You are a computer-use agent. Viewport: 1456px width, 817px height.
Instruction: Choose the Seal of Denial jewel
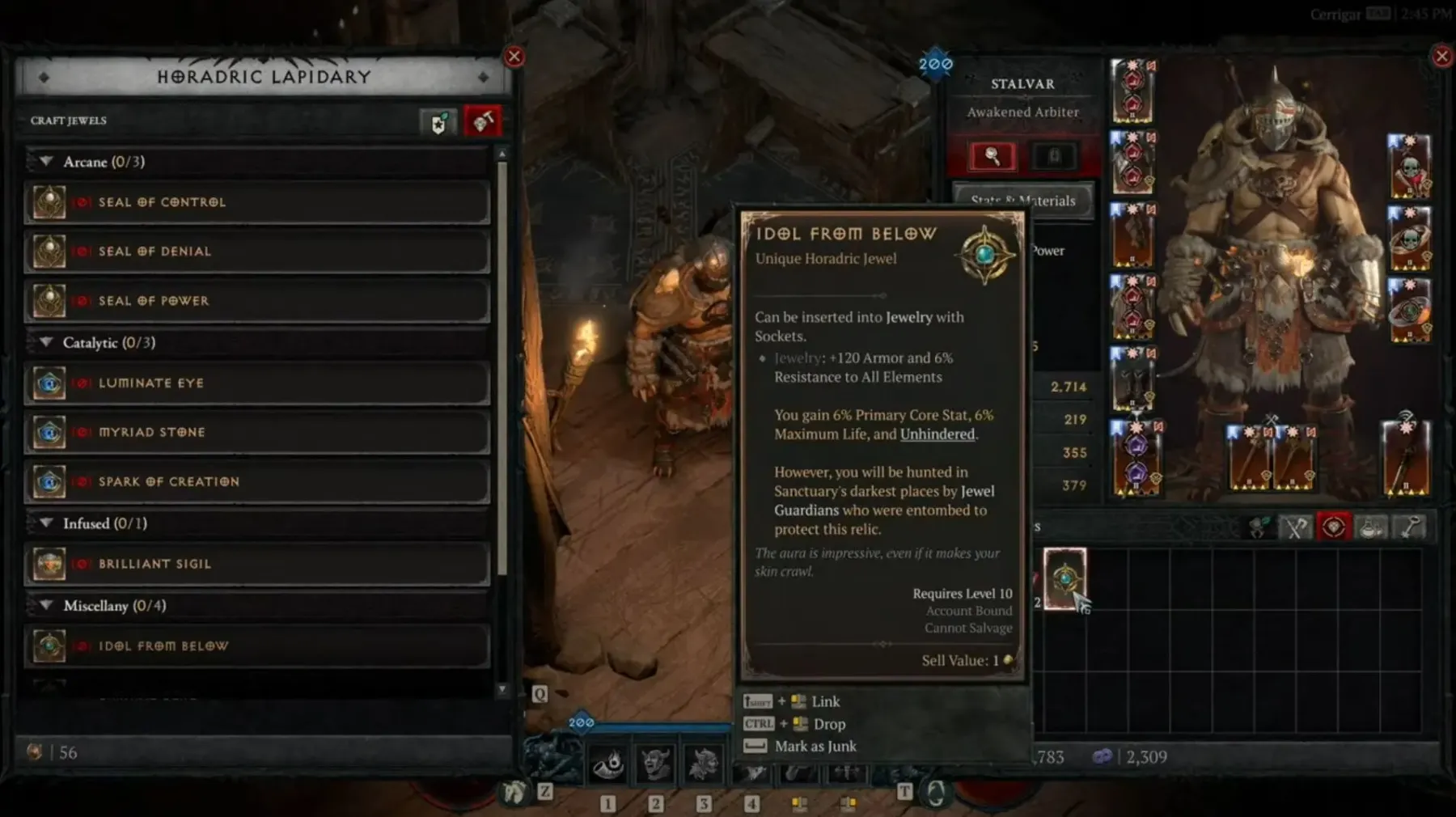[257, 252]
